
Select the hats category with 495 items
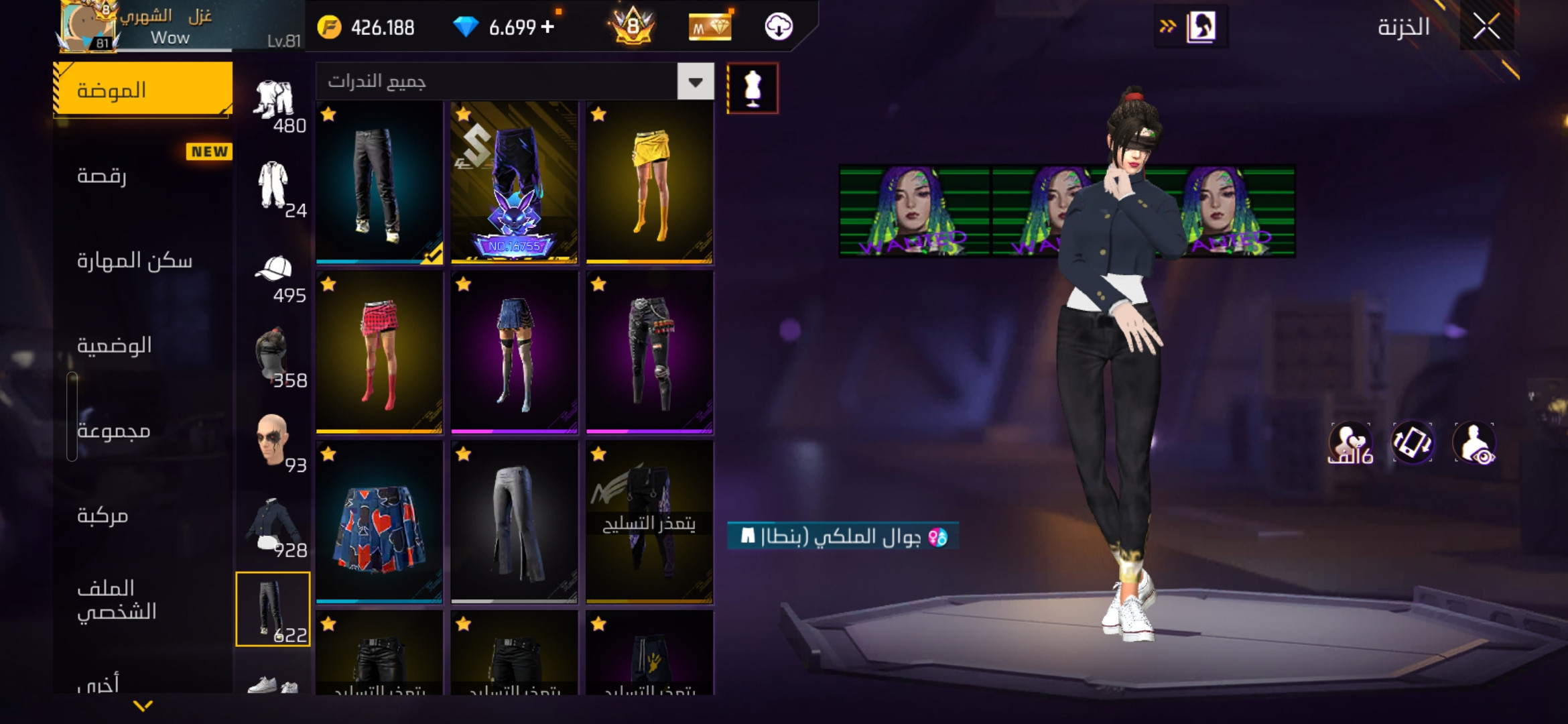[x=273, y=276]
